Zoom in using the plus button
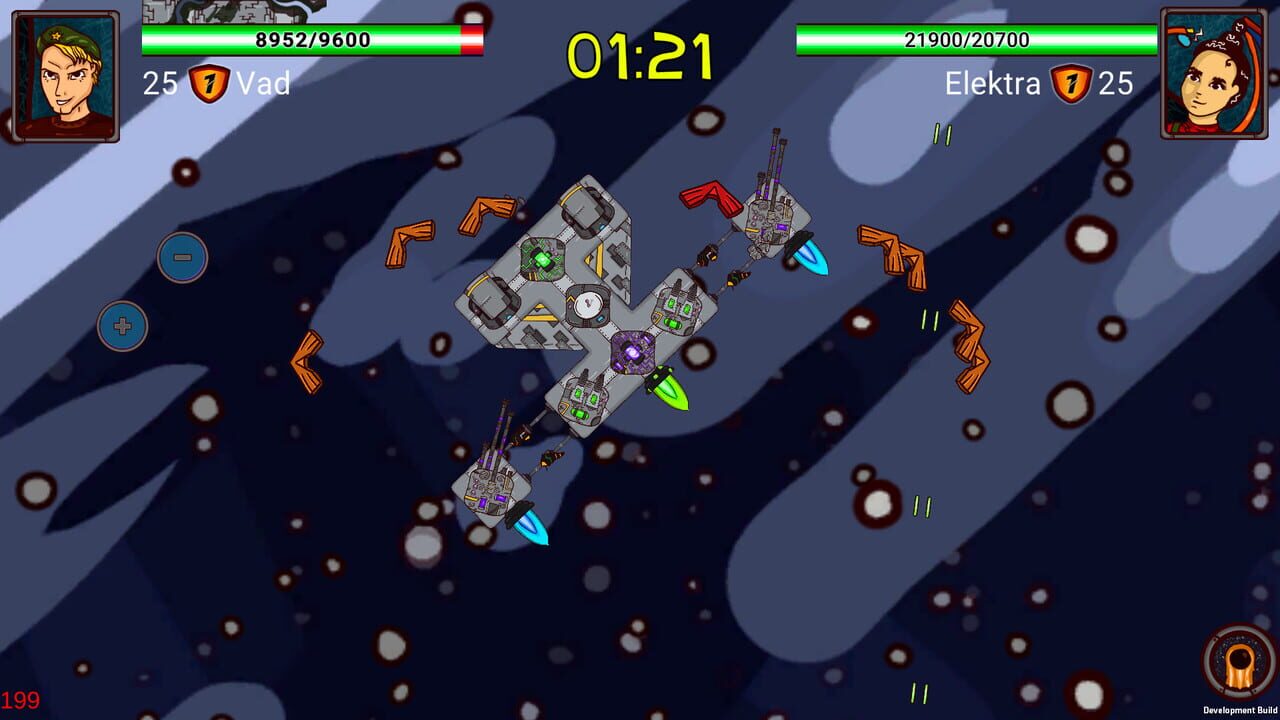 [x=122, y=323]
